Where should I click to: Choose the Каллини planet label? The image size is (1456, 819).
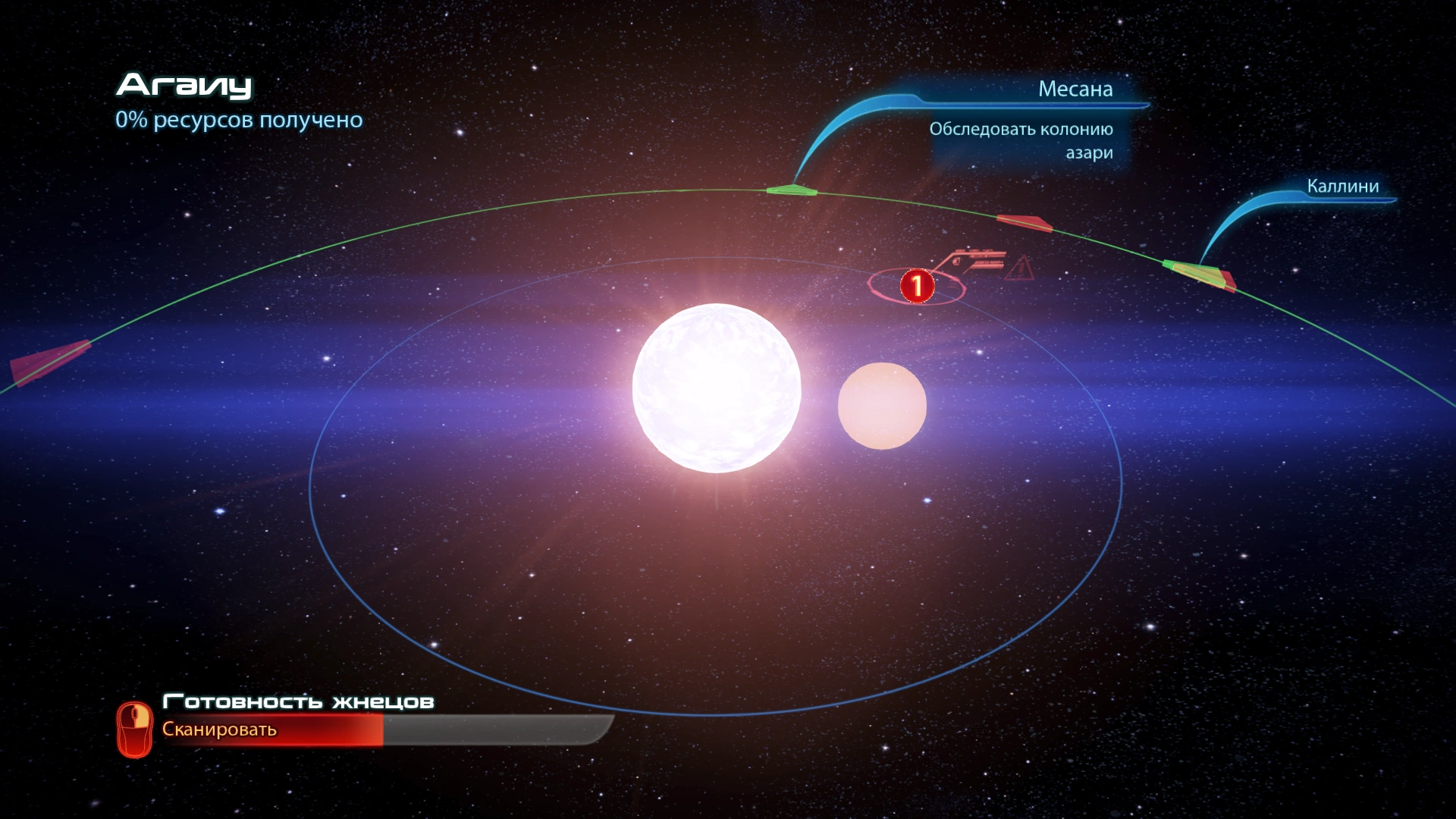(1342, 187)
